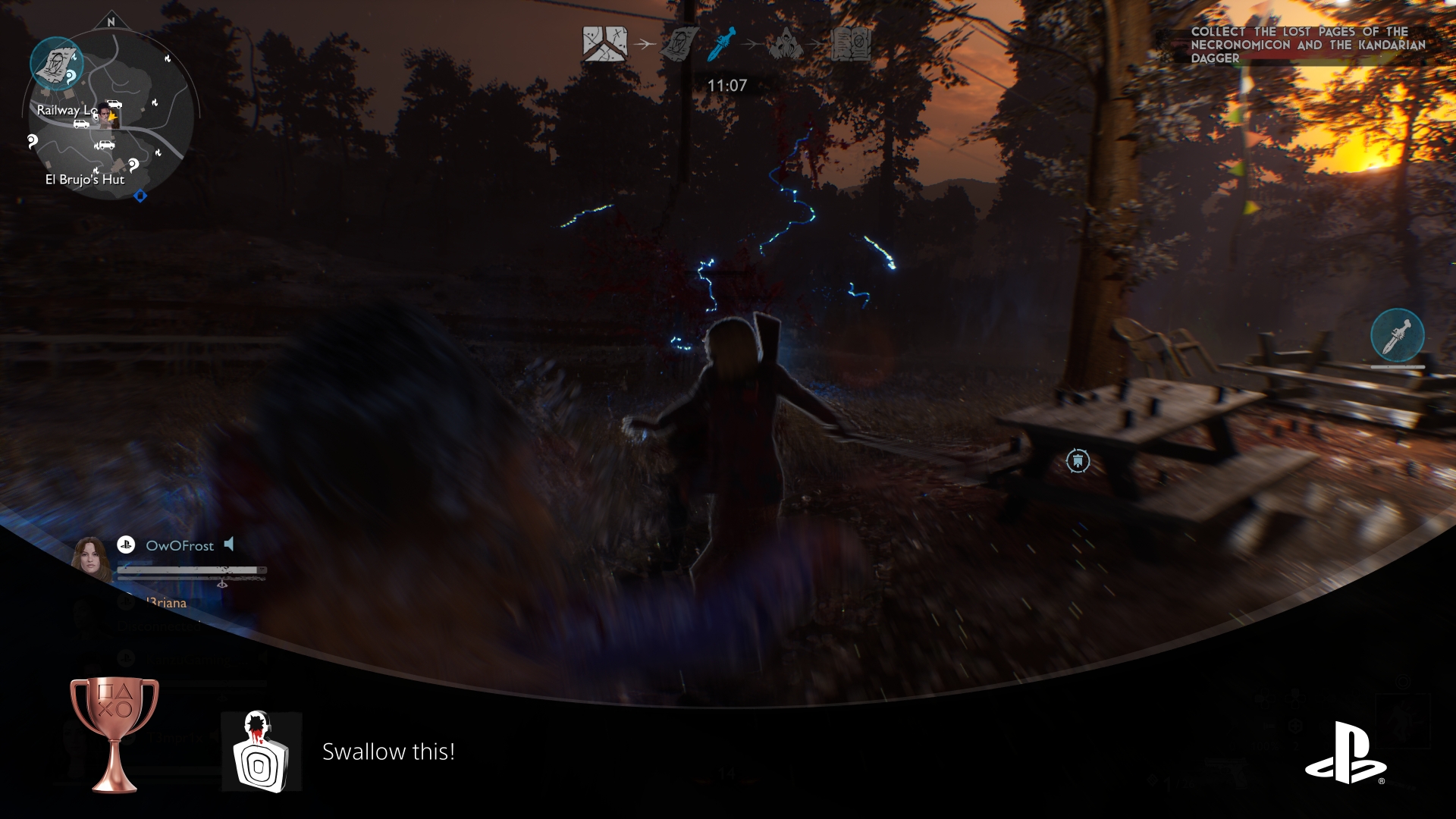Click a question mark marker on the minimap

coord(33,141)
